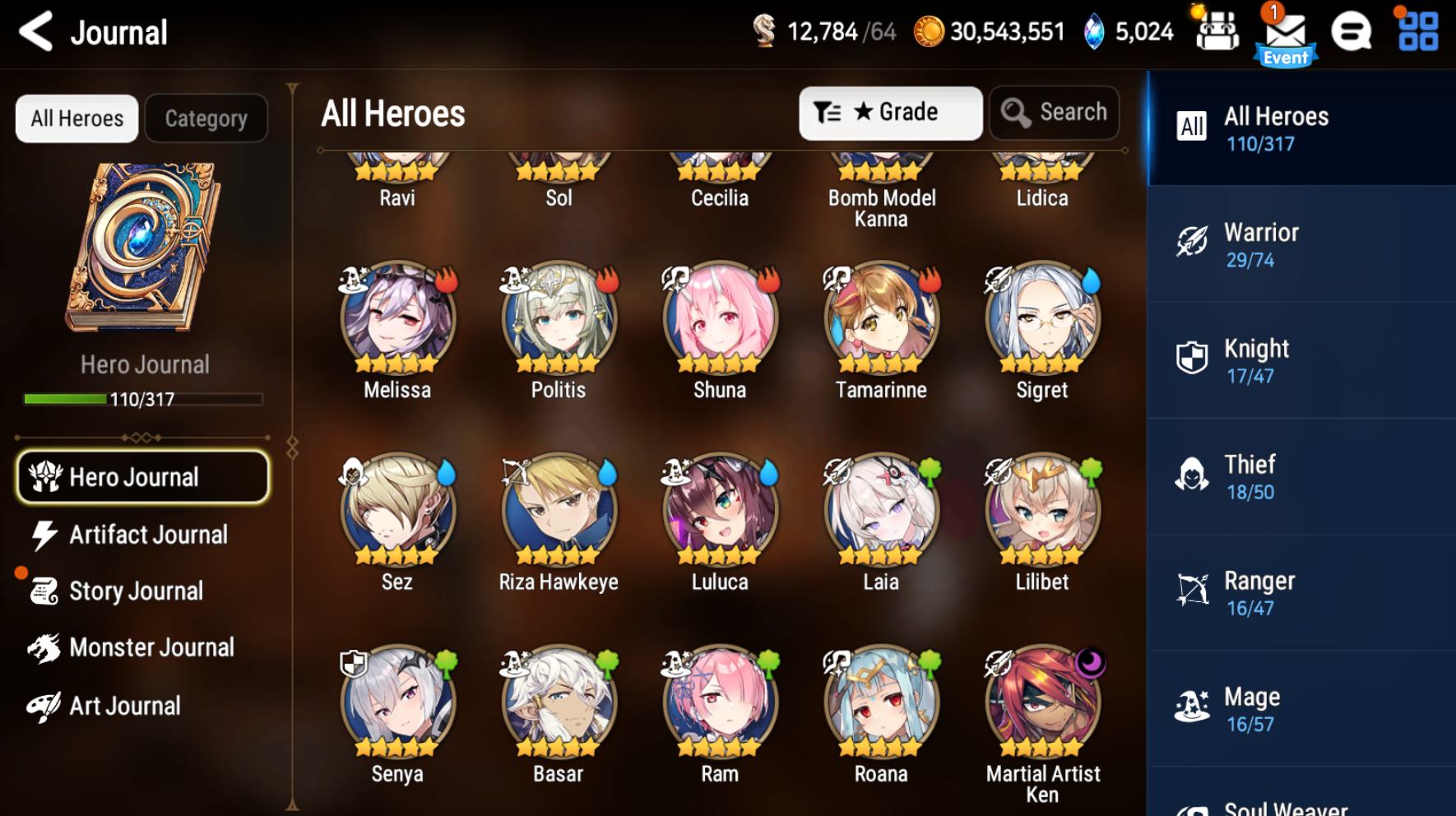The height and width of the screenshot is (816, 1456).
Task: Check the Hero Journal 110/317 progress bar
Action: click(x=145, y=398)
